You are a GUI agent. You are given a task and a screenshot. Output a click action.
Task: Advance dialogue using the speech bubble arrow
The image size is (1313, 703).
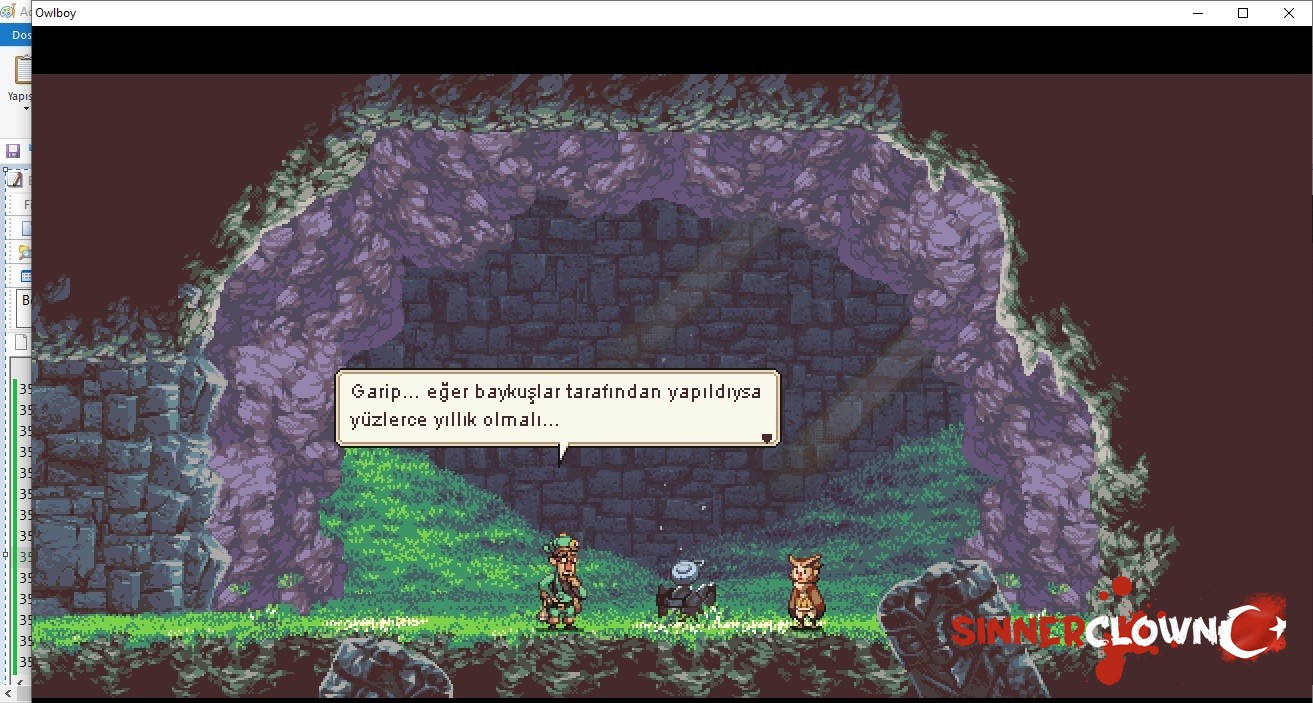point(767,437)
